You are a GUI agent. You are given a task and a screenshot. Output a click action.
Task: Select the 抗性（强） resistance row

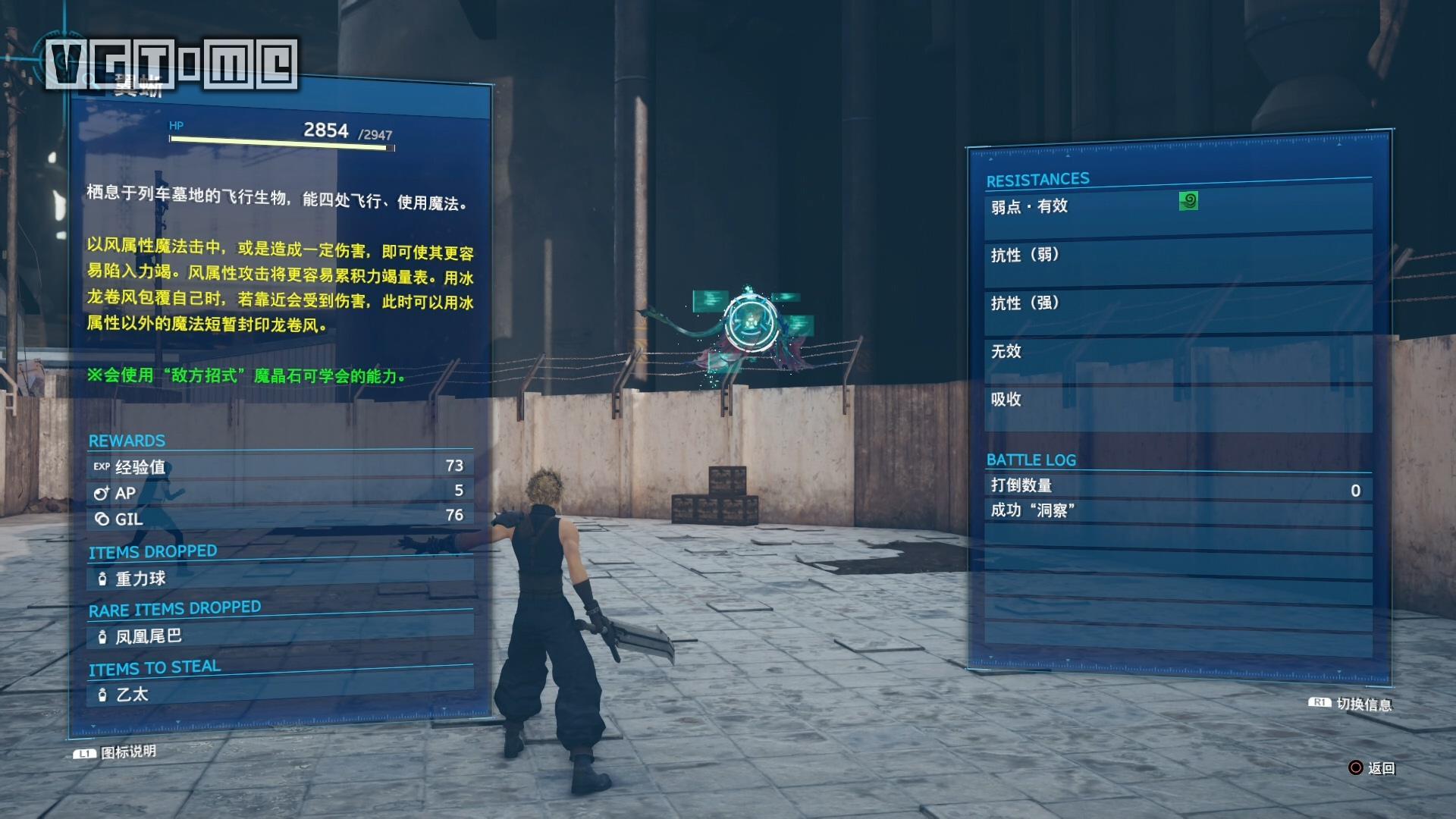1178,303
